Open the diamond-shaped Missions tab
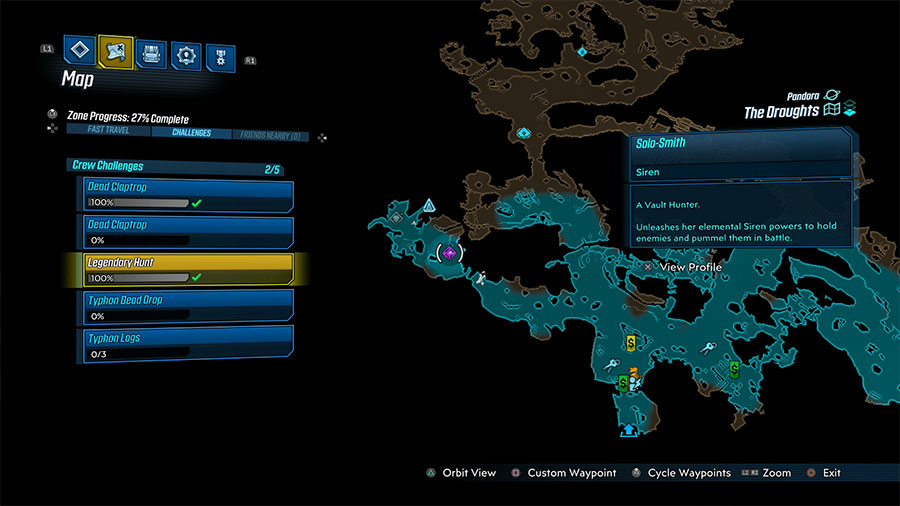Viewport: 900px width, 506px height. point(79,52)
